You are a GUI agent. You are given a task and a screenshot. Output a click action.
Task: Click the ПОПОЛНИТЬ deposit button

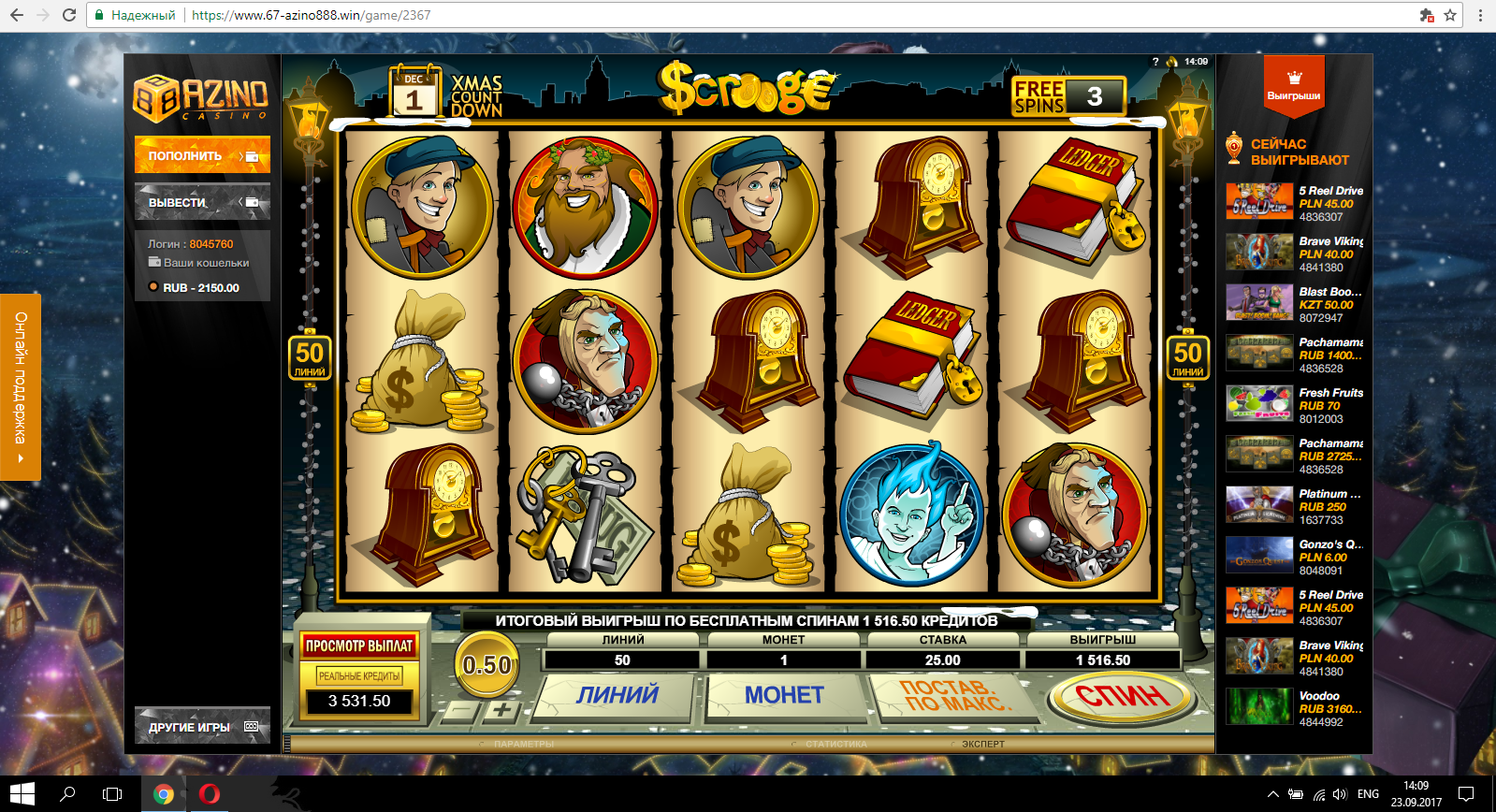point(202,155)
